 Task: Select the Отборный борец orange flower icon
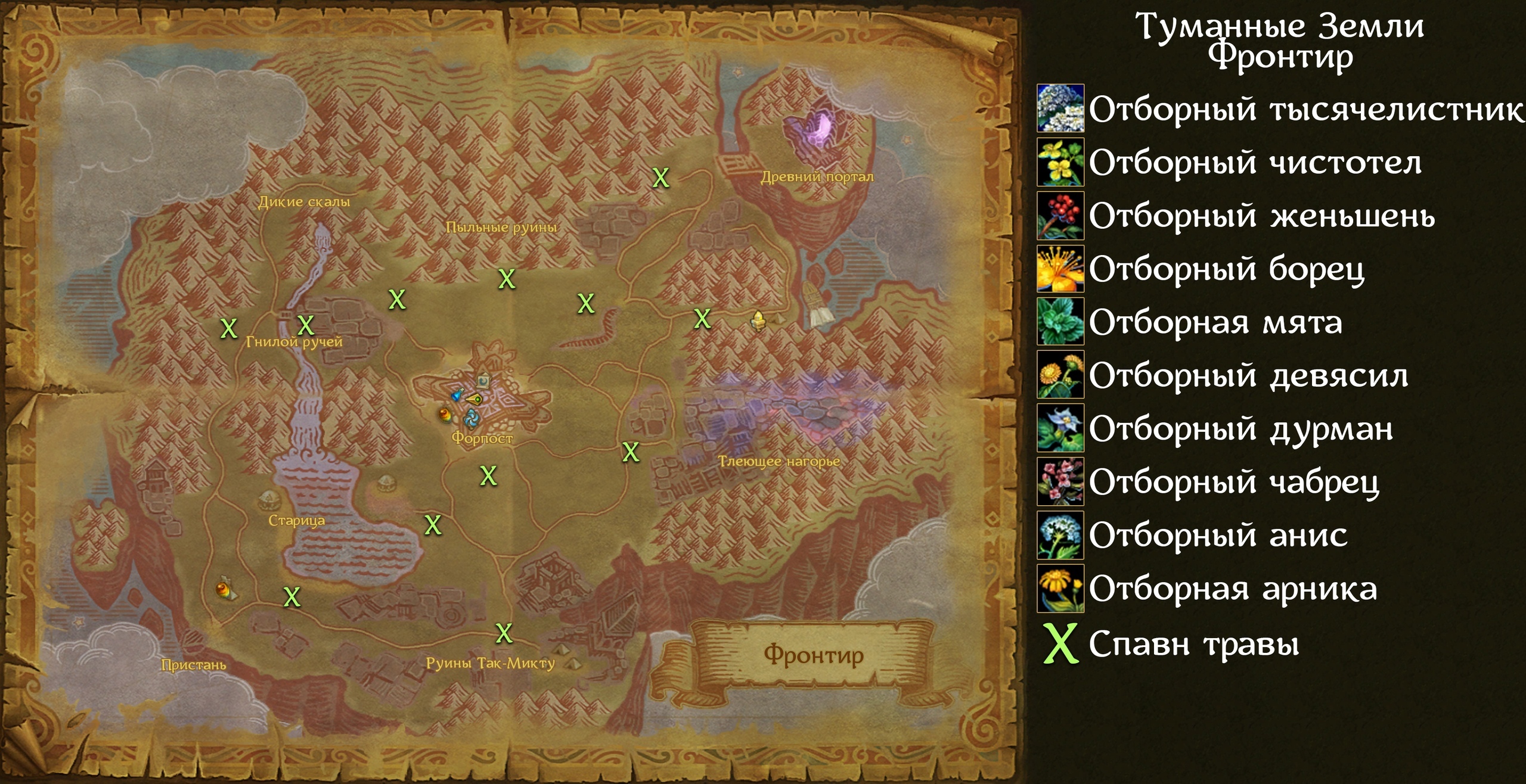(1060, 268)
